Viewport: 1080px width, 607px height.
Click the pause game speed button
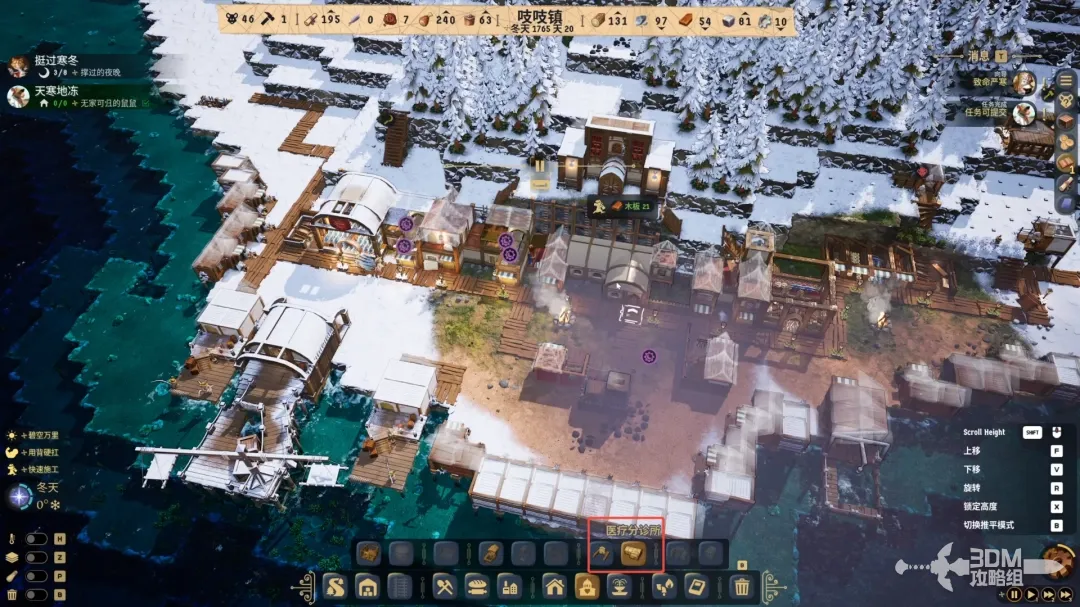pos(1014,594)
